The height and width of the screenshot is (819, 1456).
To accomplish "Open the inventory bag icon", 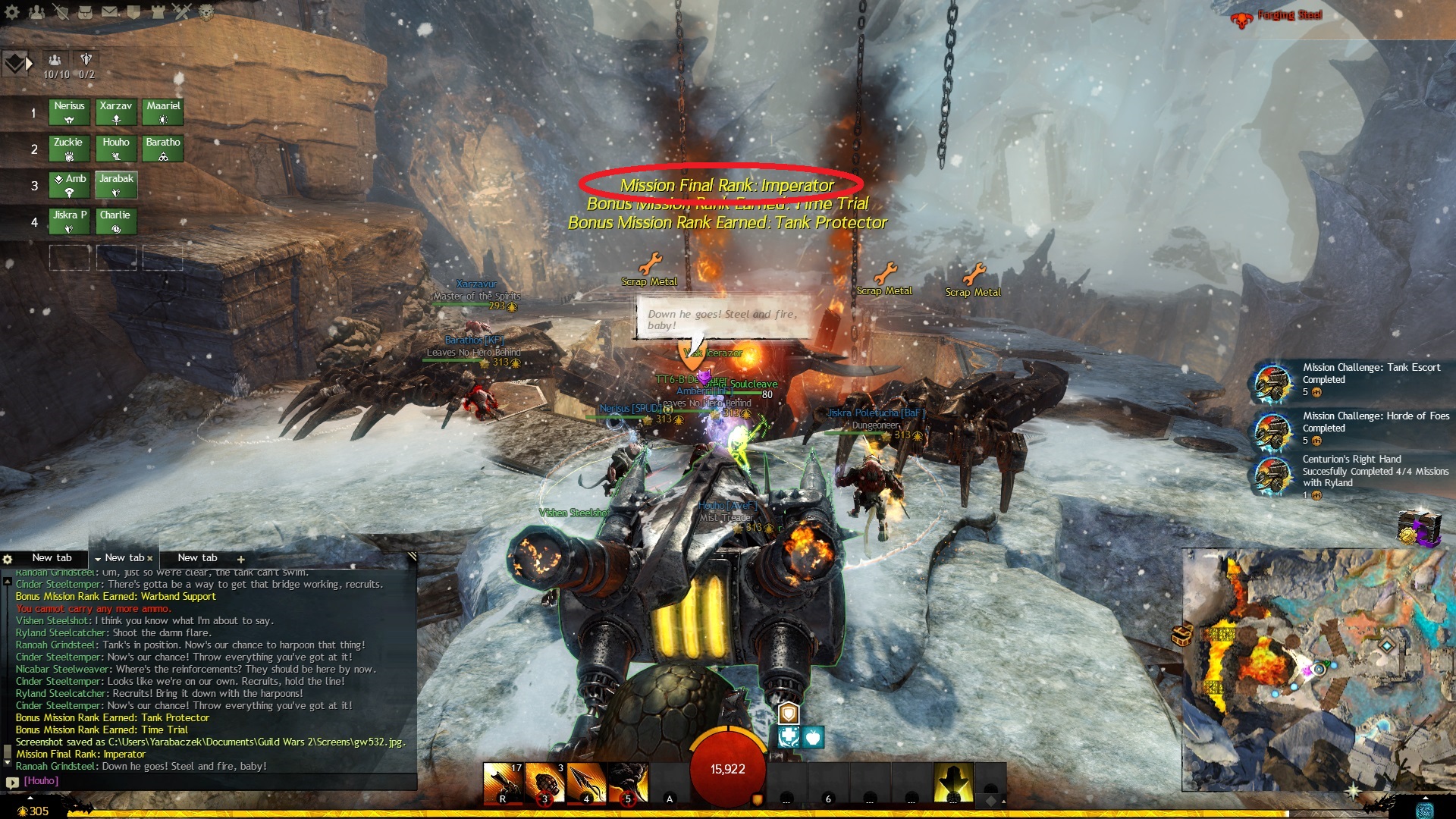I will pos(85,12).
